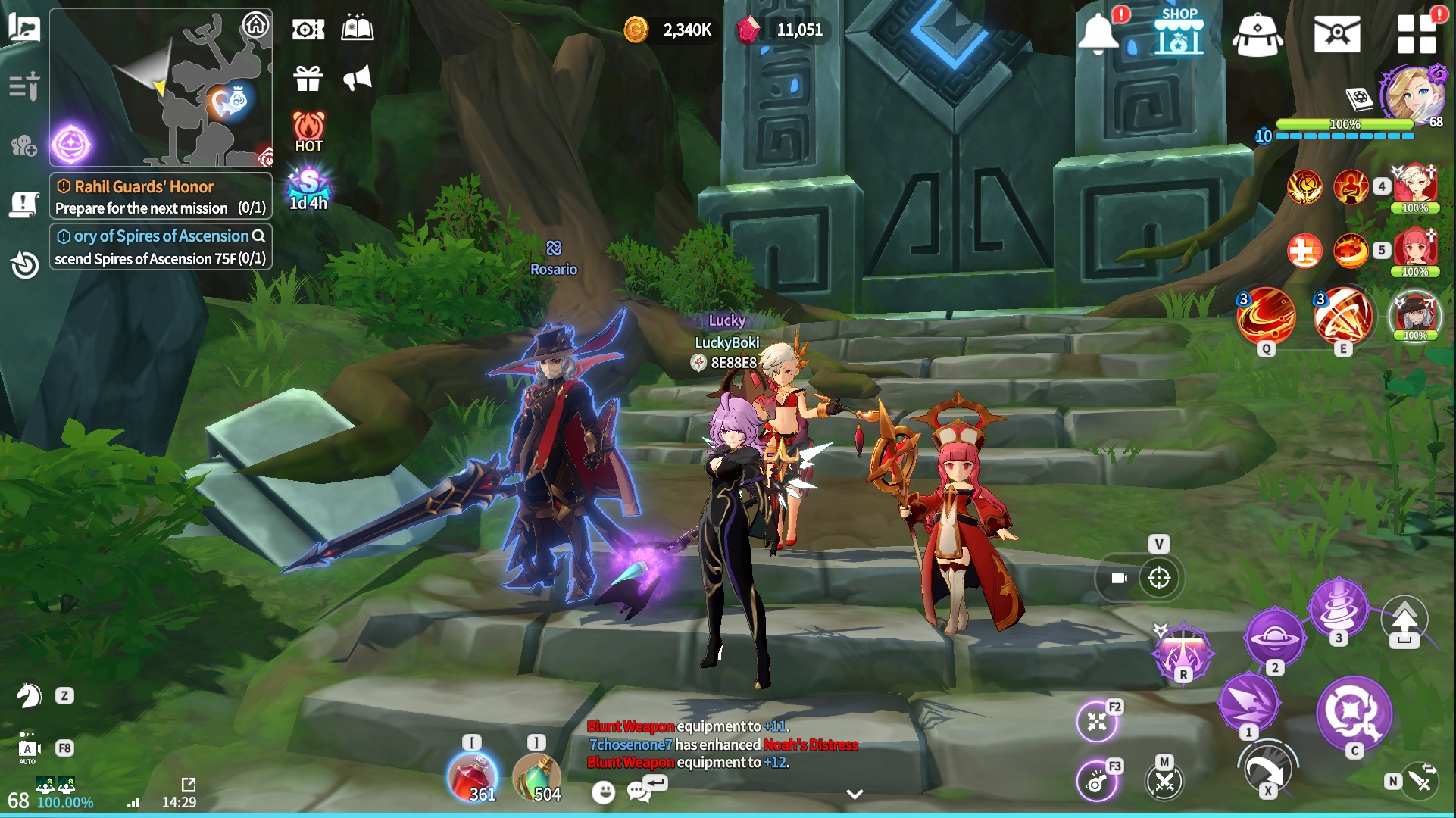Open the four-square main menu

pos(1417,34)
